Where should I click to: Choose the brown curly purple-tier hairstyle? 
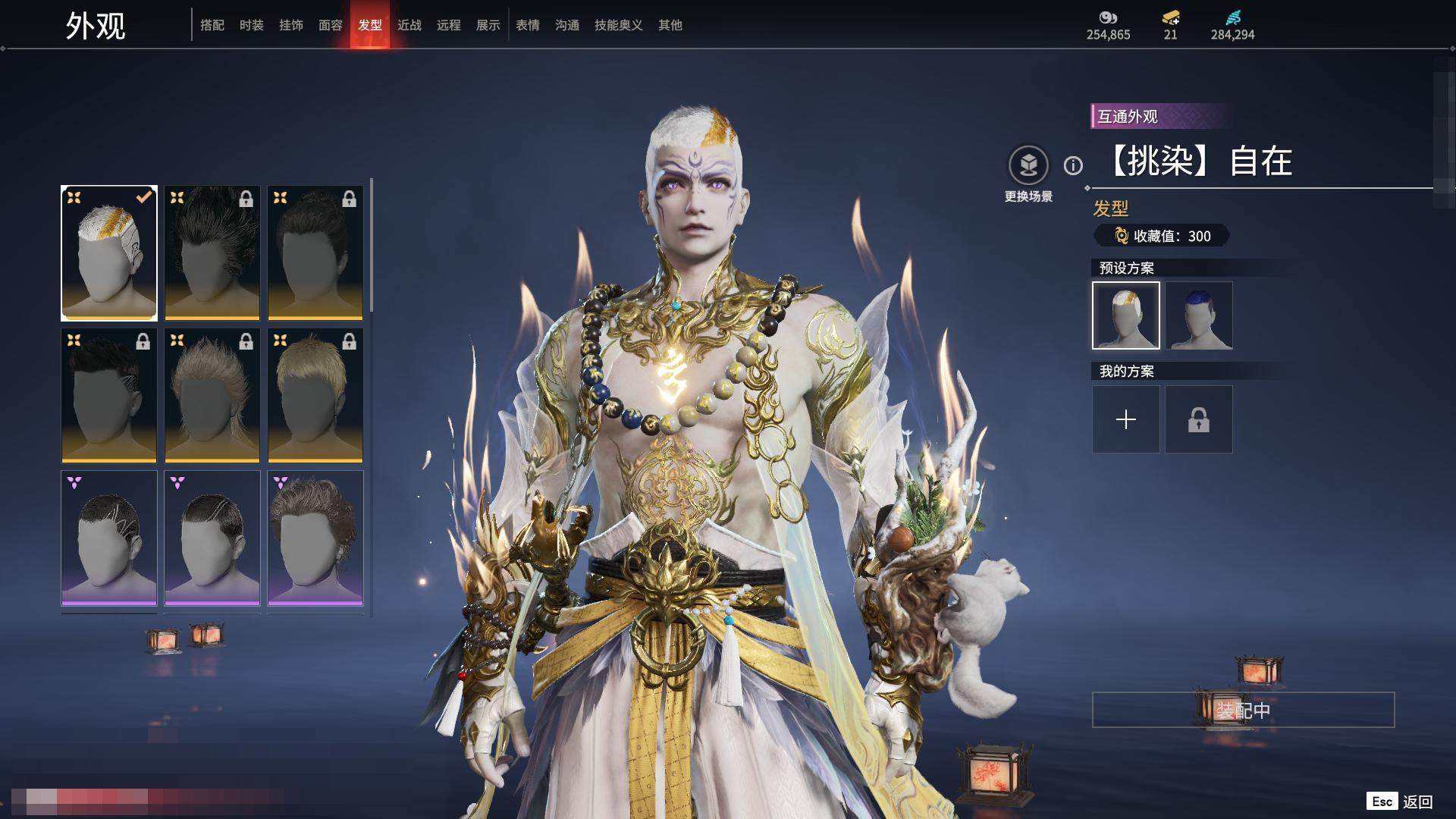point(315,538)
